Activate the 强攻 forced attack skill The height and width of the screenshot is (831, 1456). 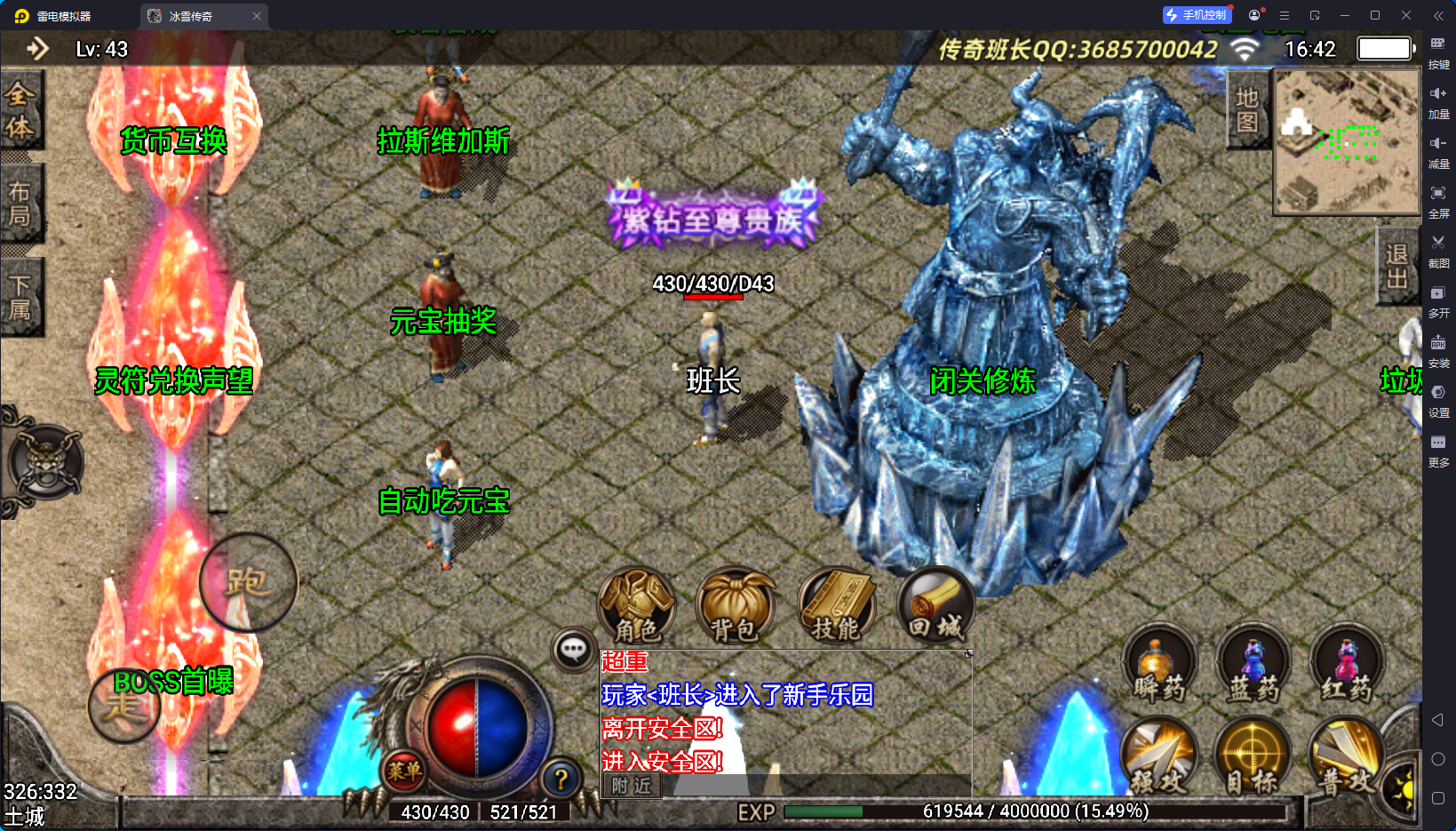(x=1159, y=757)
